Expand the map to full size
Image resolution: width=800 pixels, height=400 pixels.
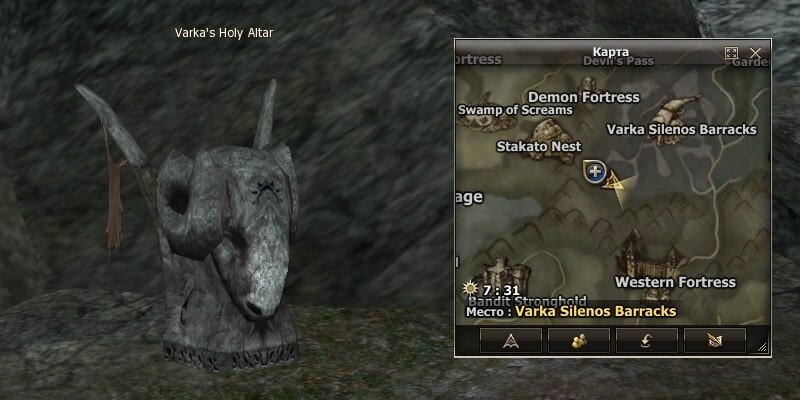(731, 52)
